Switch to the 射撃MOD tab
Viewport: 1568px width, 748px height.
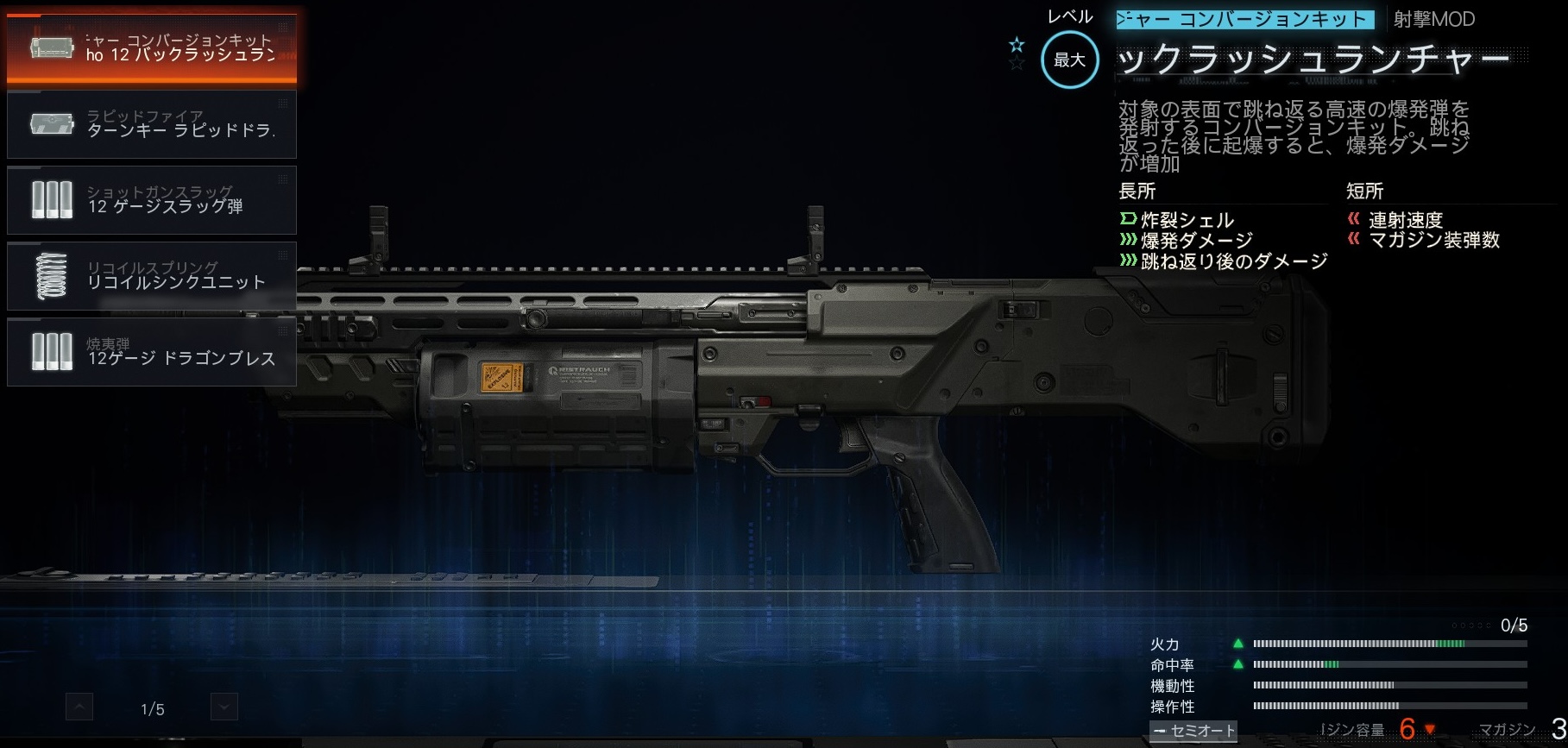pyautogui.click(x=1434, y=19)
